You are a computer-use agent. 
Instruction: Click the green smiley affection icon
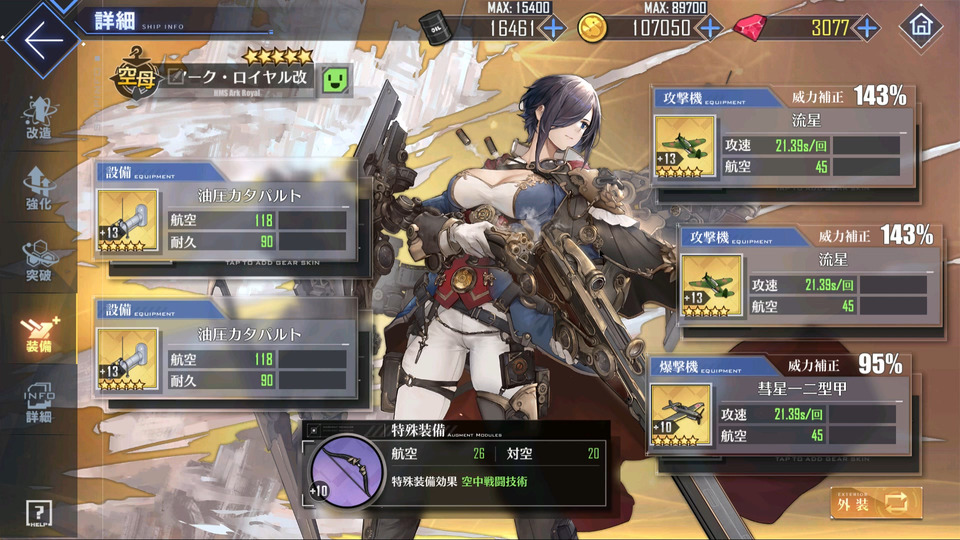coord(336,80)
